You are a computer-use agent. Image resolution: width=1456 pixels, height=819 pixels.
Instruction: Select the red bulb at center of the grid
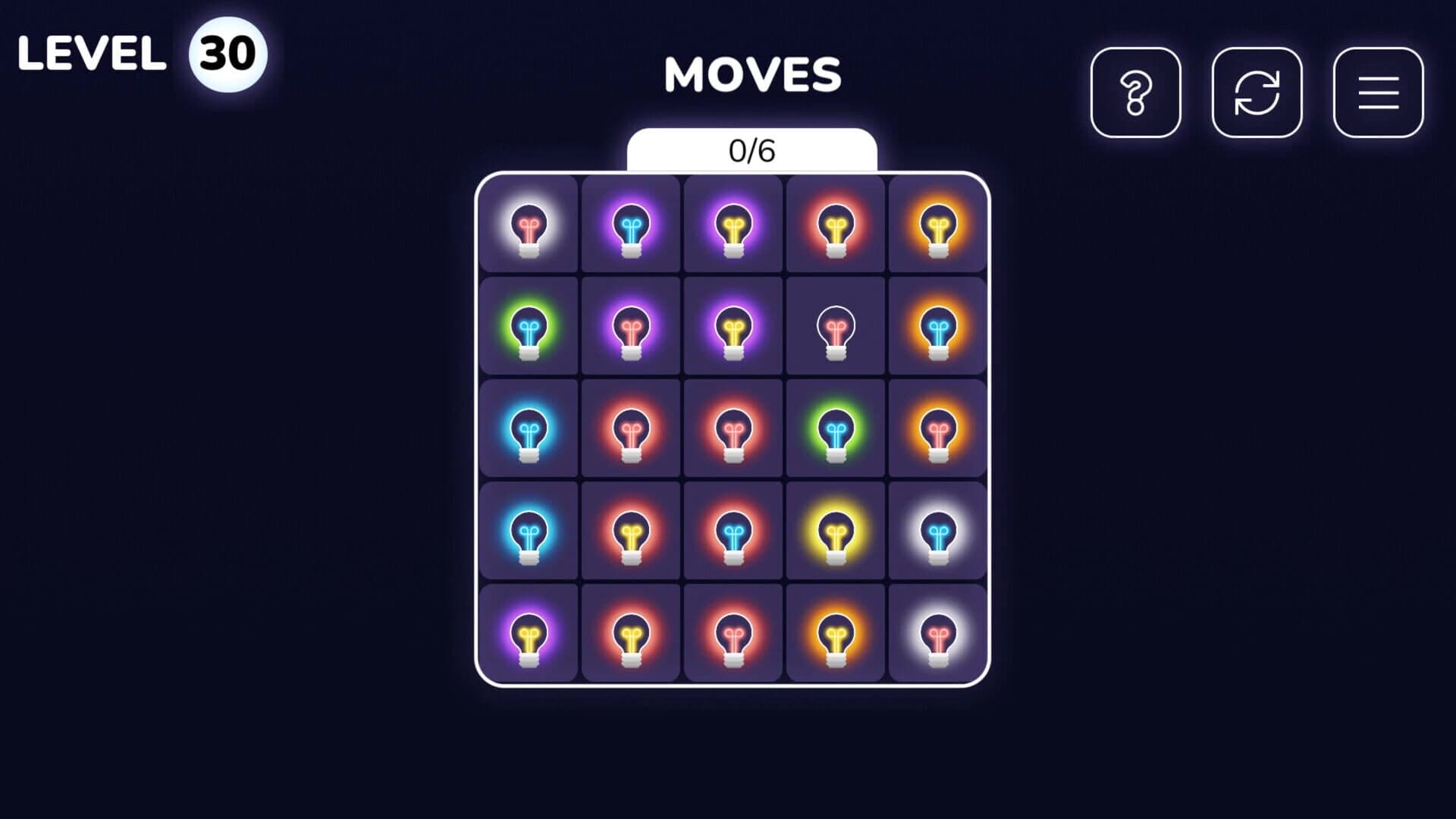[x=732, y=428]
